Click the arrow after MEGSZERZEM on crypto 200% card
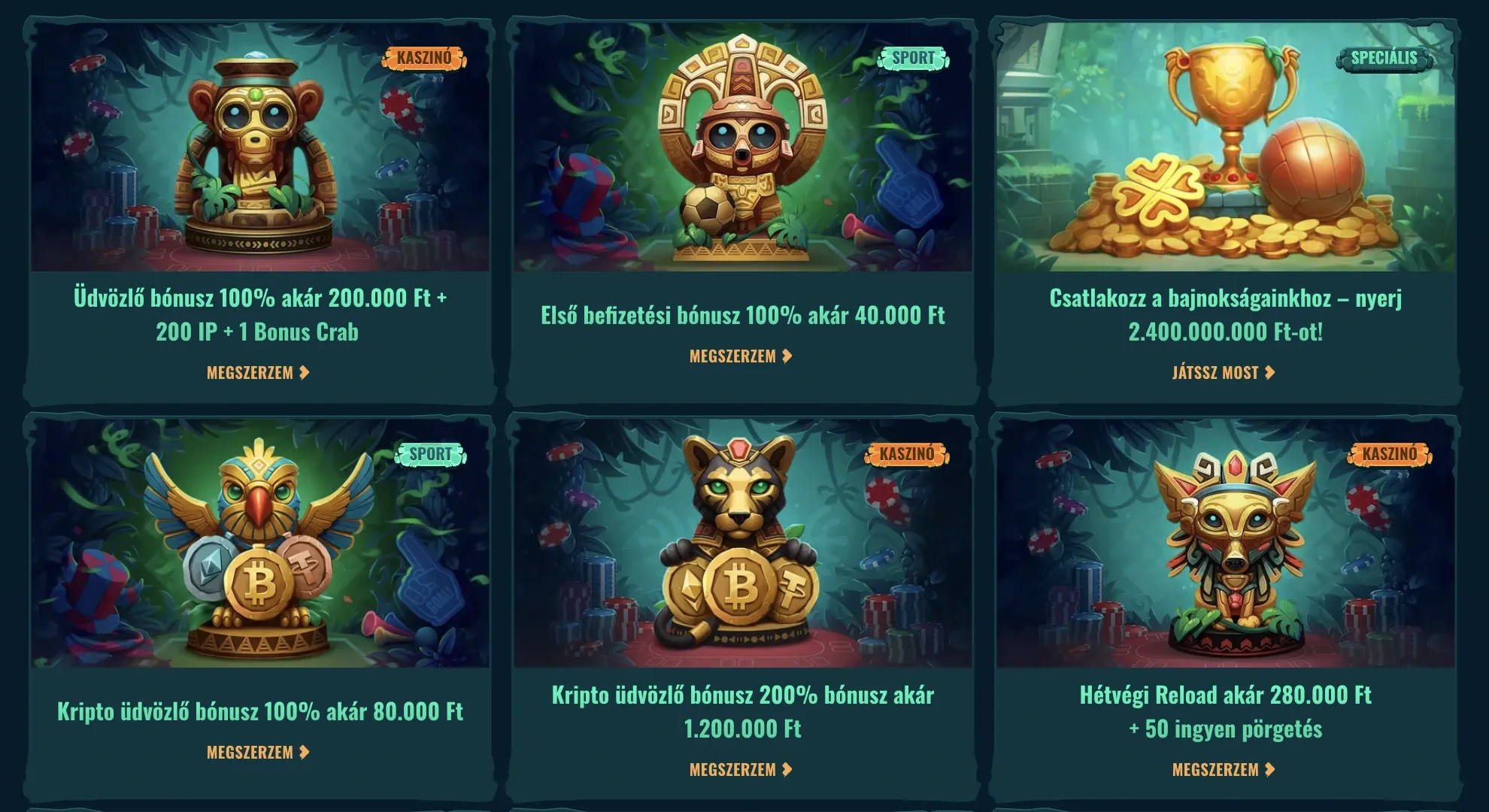The height and width of the screenshot is (812, 1489). (x=785, y=769)
